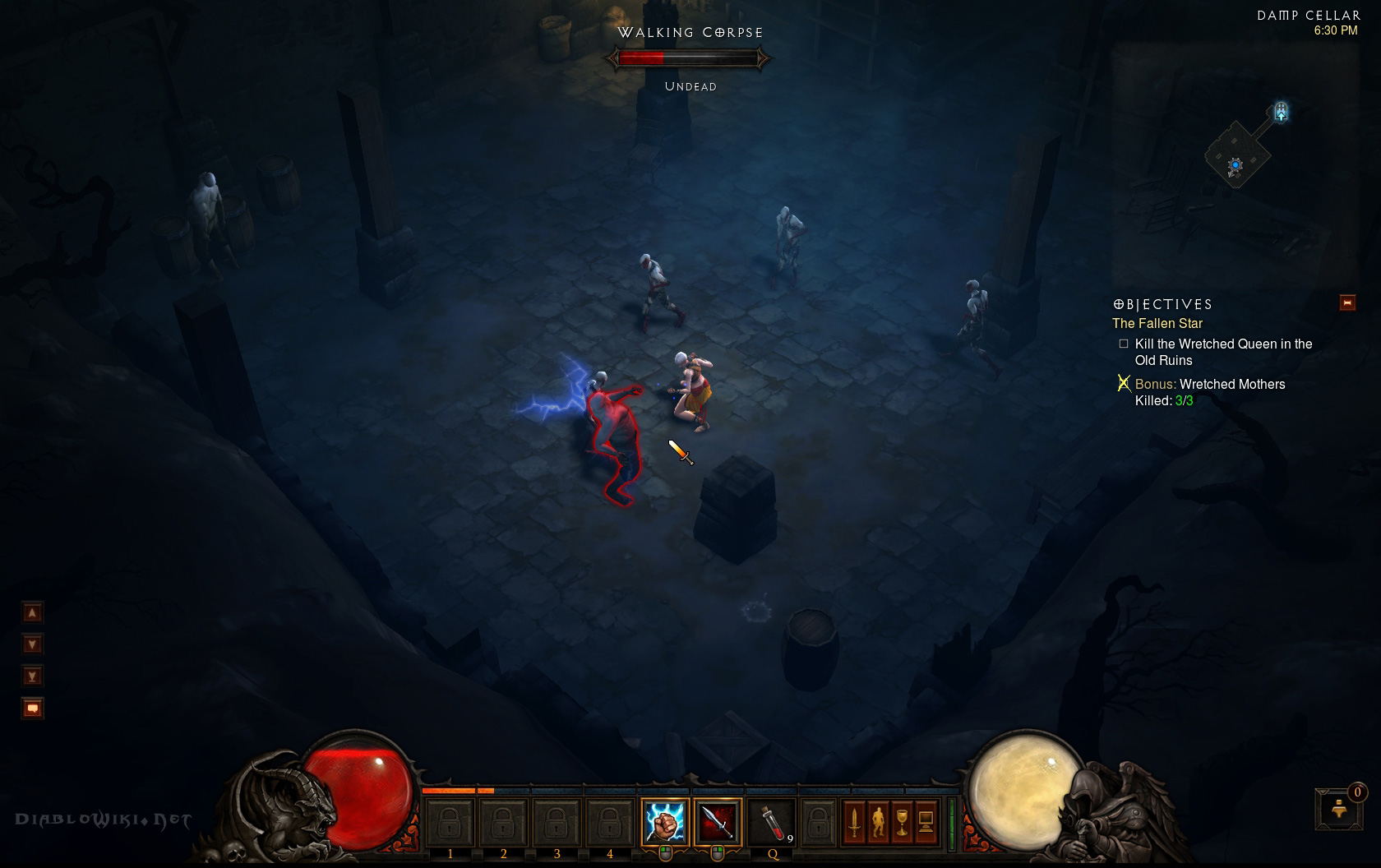Click the plain chat down arrow button
Viewport: 1381px width, 868px height.
[x=32, y=644]
